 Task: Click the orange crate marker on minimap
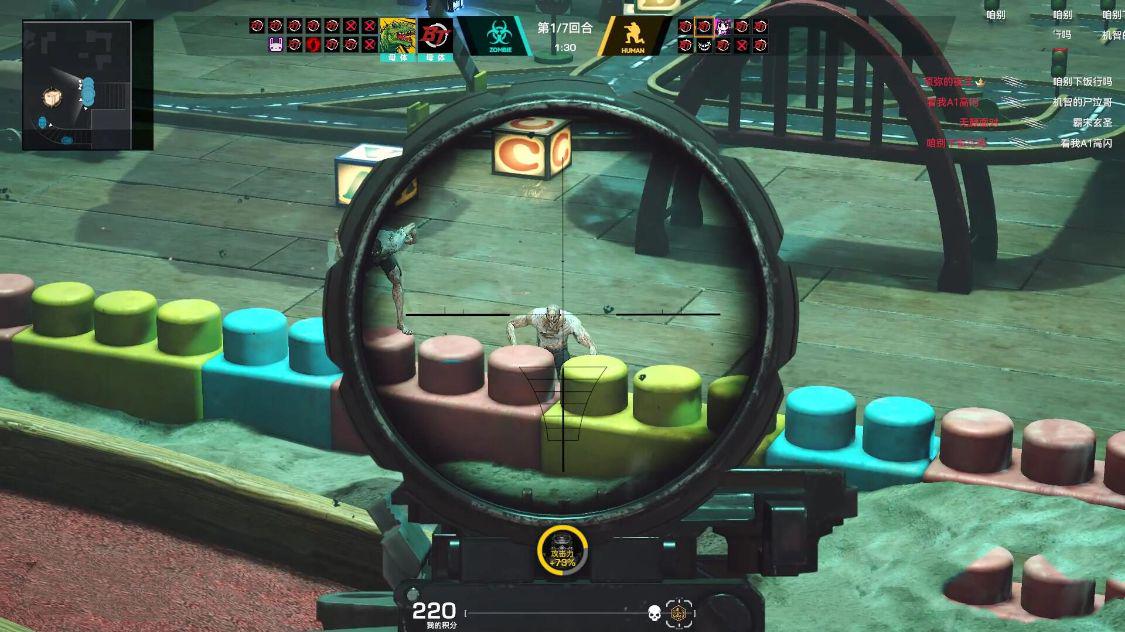(x=53, y=98)
